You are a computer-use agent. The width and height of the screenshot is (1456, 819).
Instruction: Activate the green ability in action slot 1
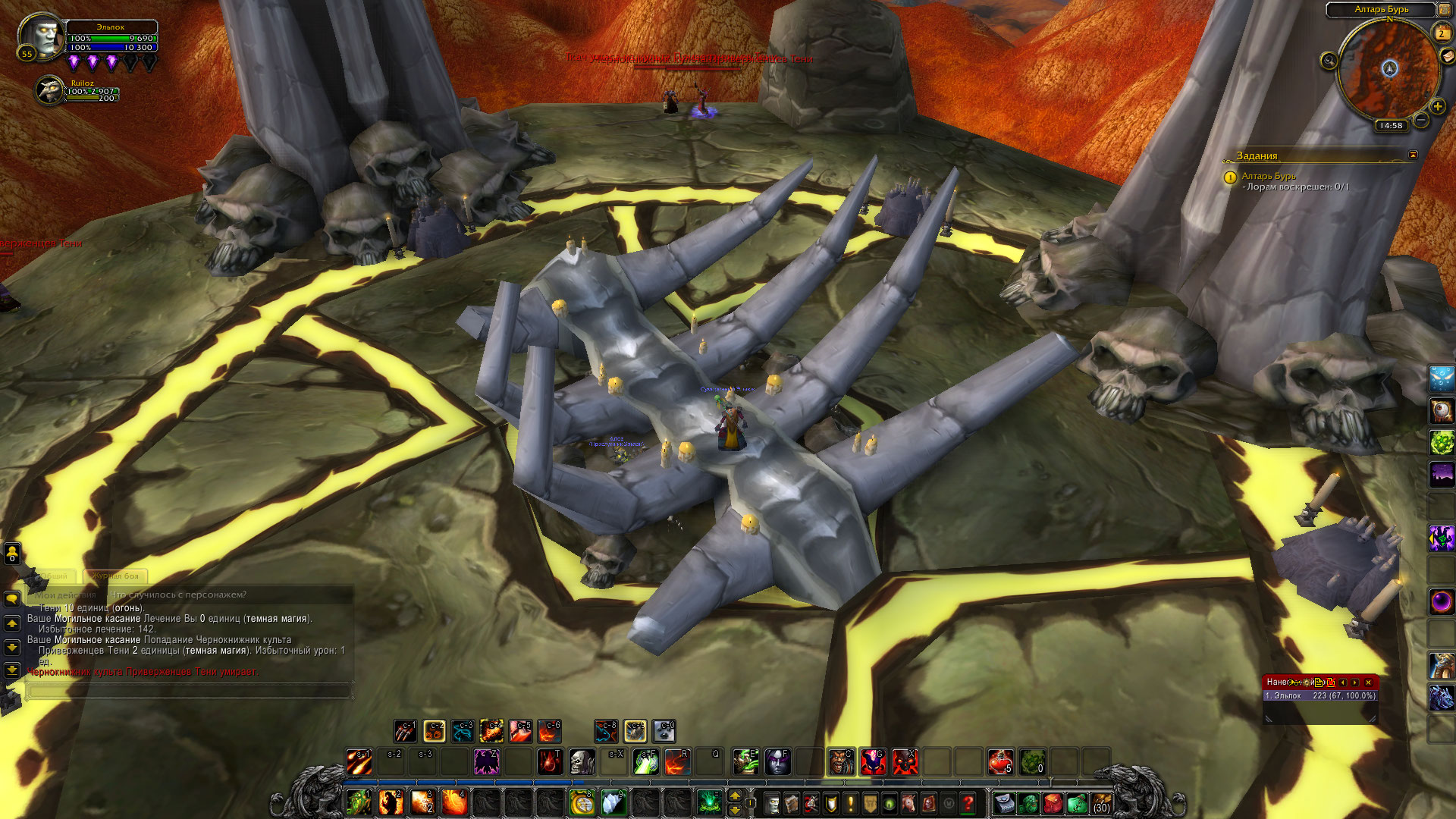pos(358,802)
